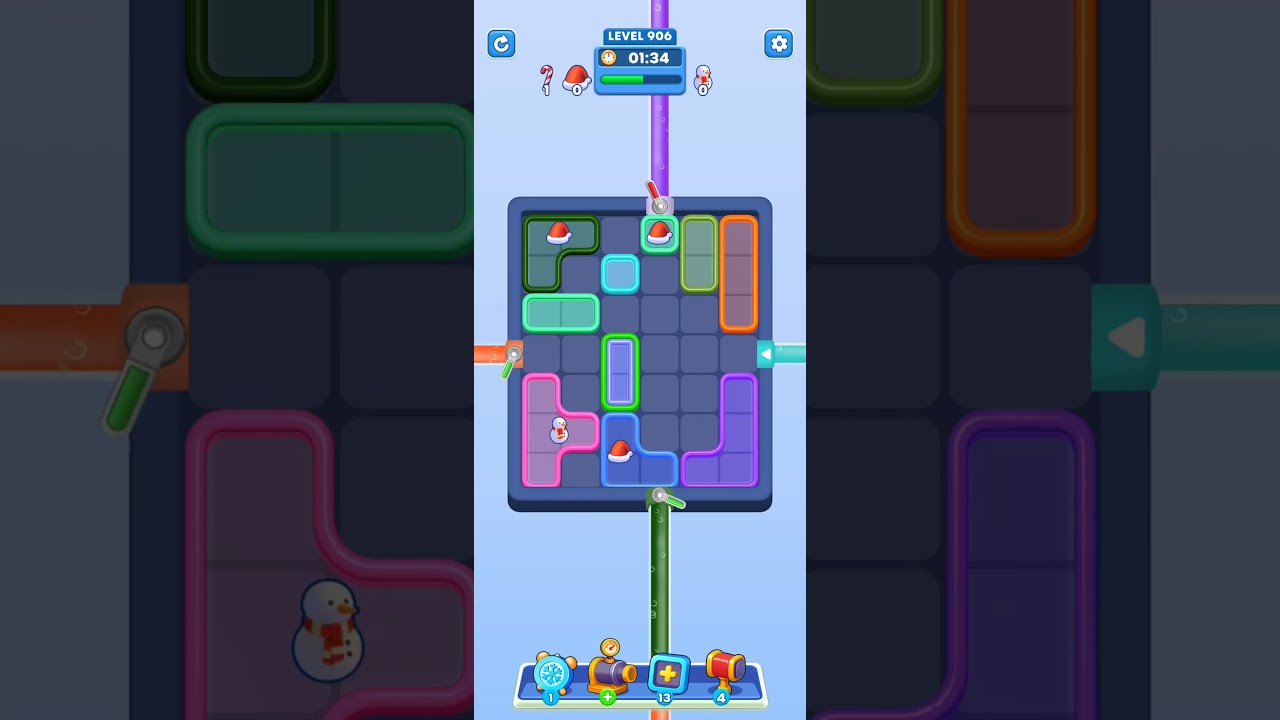Tap the timer clock icon
The height and width of the screenshot is (720, 1280).
tap(608, 58)
